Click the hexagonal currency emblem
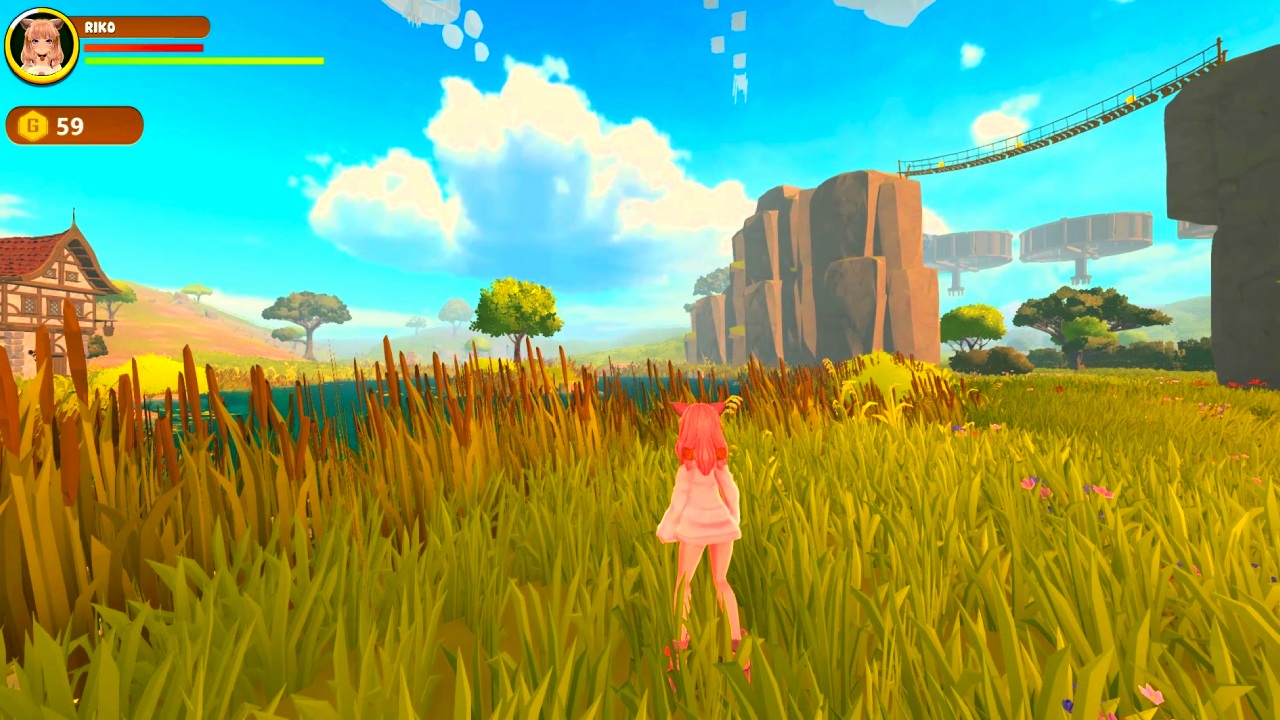 point(32,126)
